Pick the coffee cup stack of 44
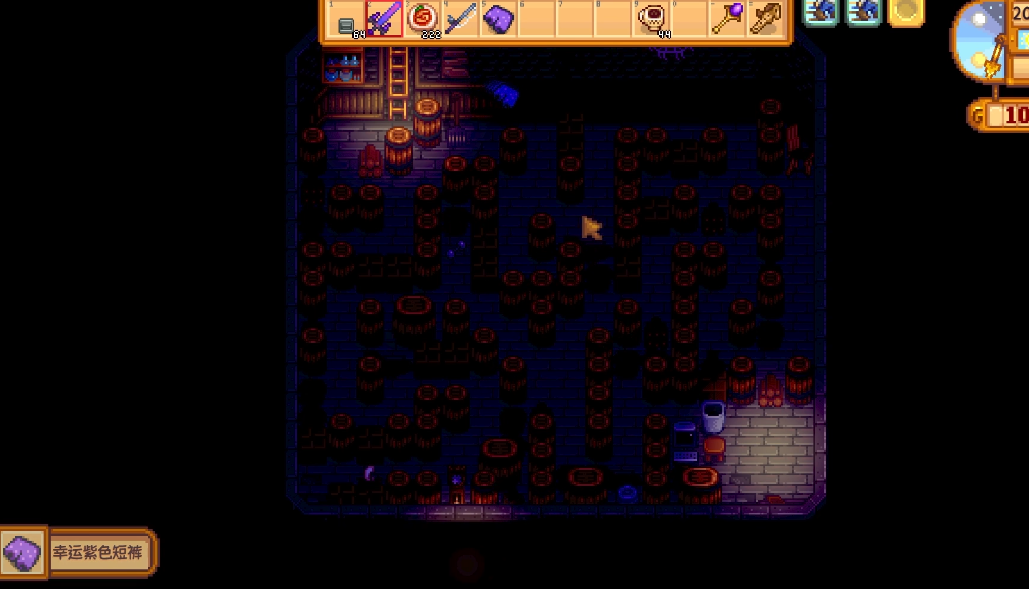1029x589 pixels. [651, 19]
